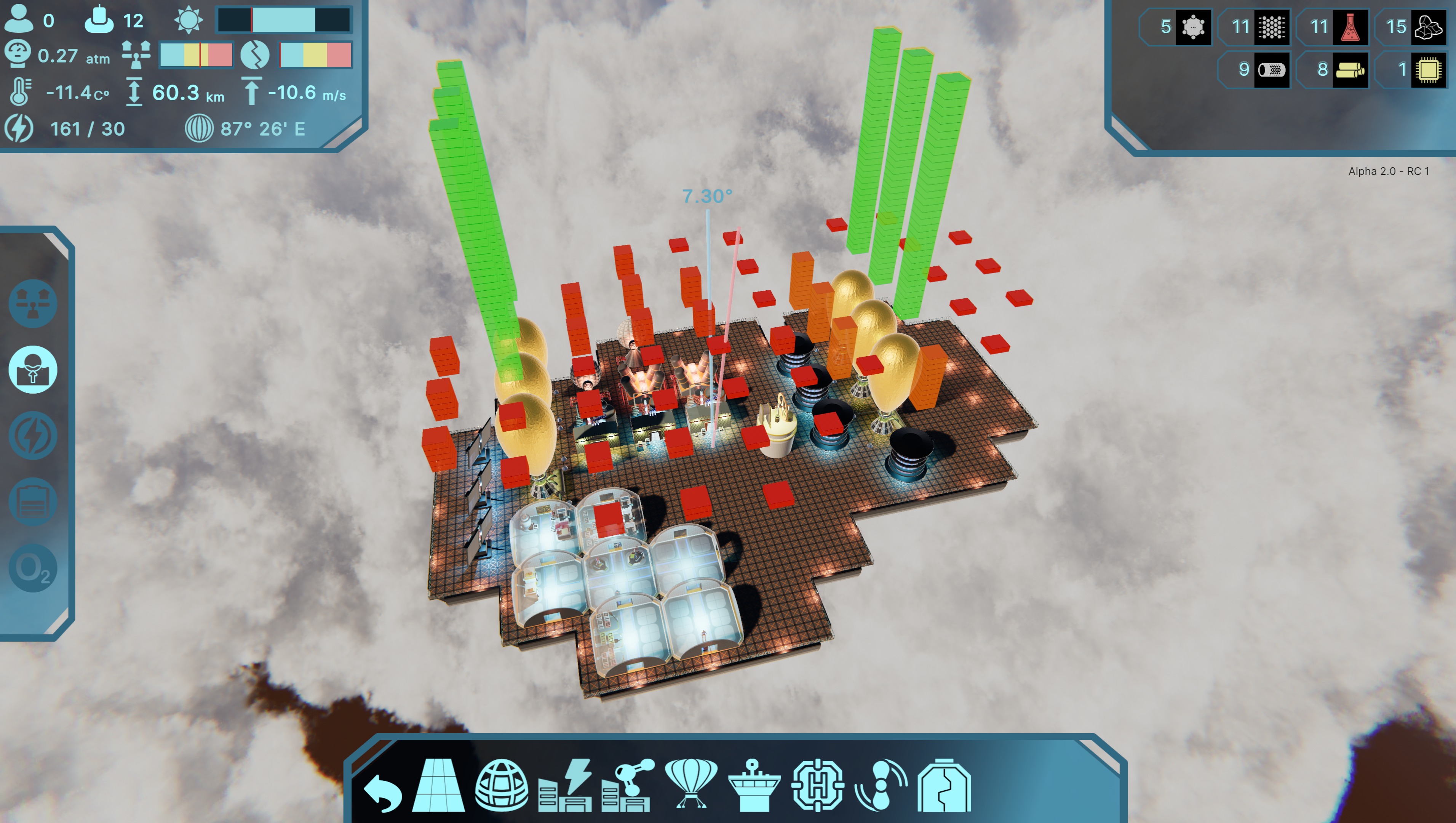1456x823 pixels.
Task: Choose the hexagonal H build category
Action: [x=817, y=786]
